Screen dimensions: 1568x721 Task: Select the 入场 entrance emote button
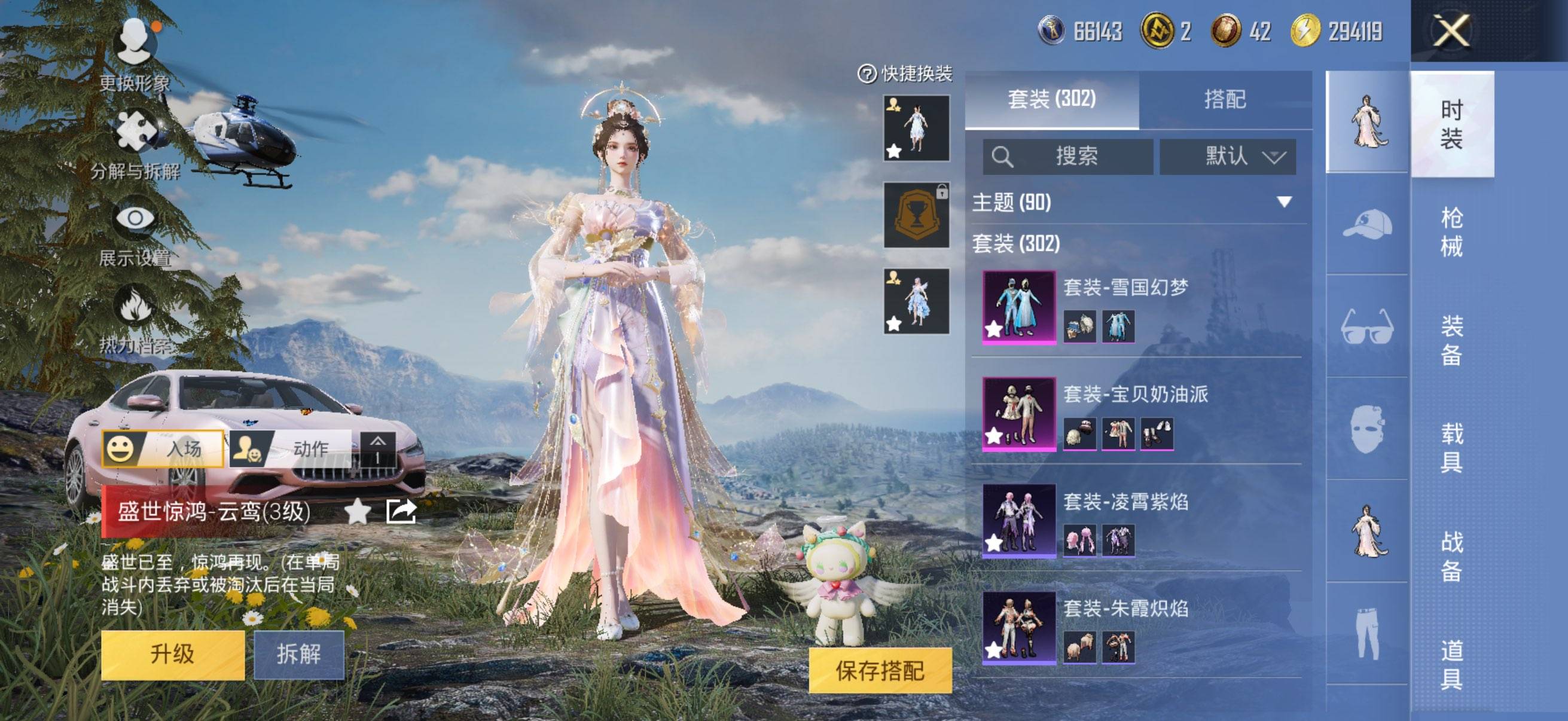tap(163, 449)
